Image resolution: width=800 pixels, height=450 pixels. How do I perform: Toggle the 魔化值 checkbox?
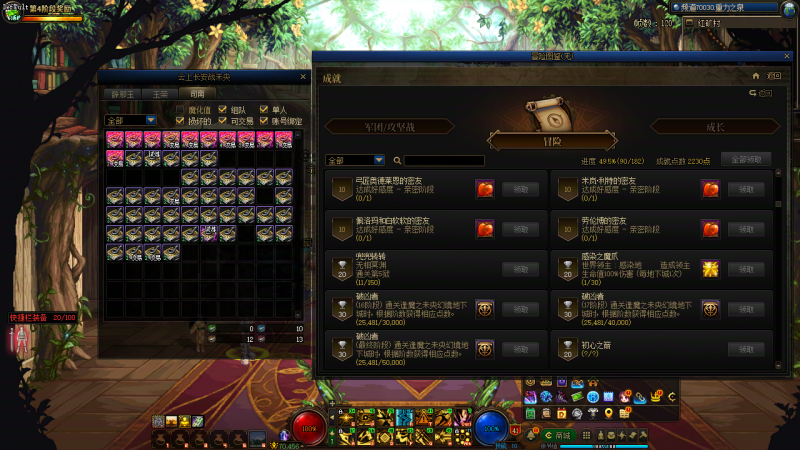[181, 109]
